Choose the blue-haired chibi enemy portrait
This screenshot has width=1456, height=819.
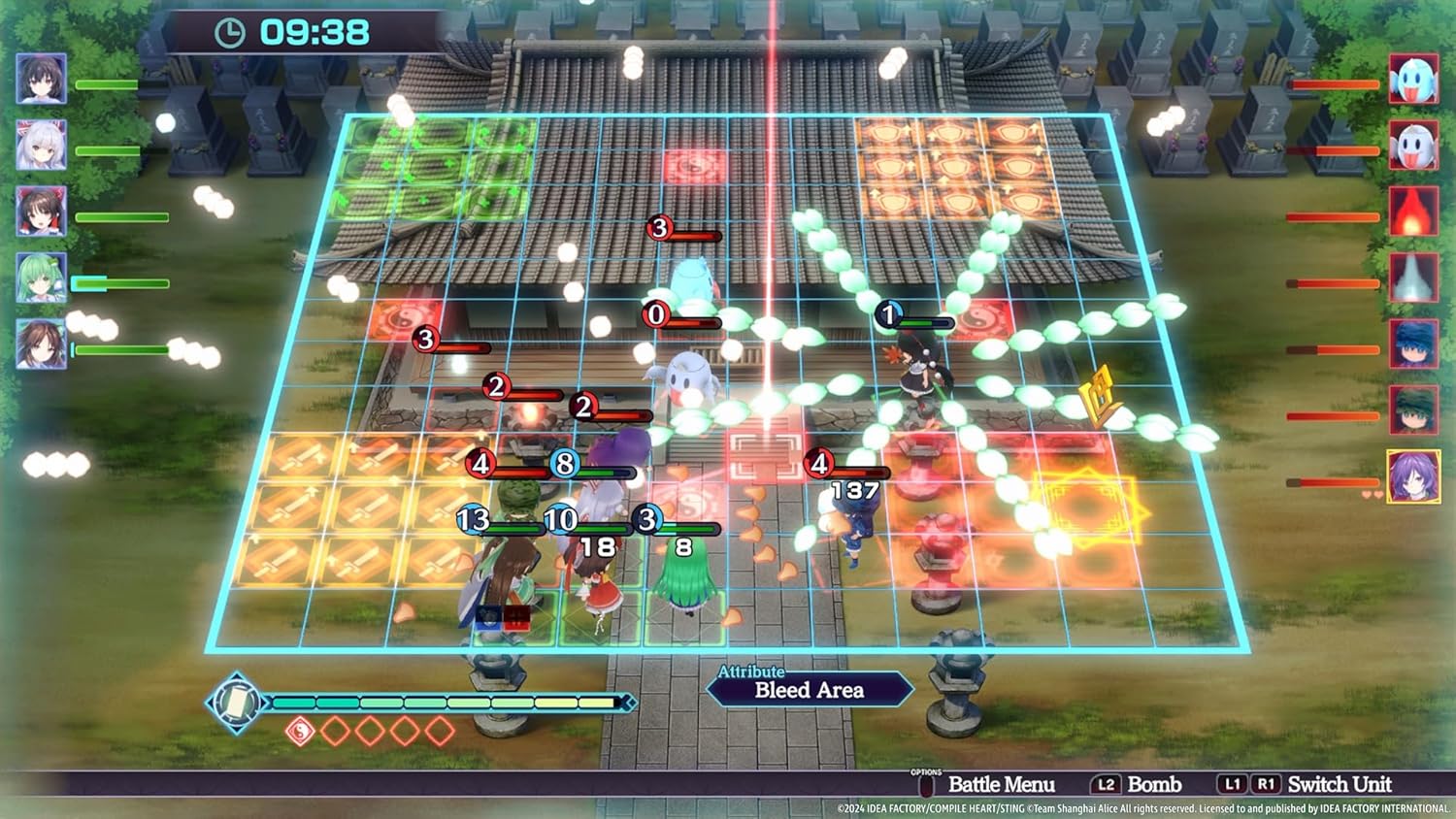1413,344
